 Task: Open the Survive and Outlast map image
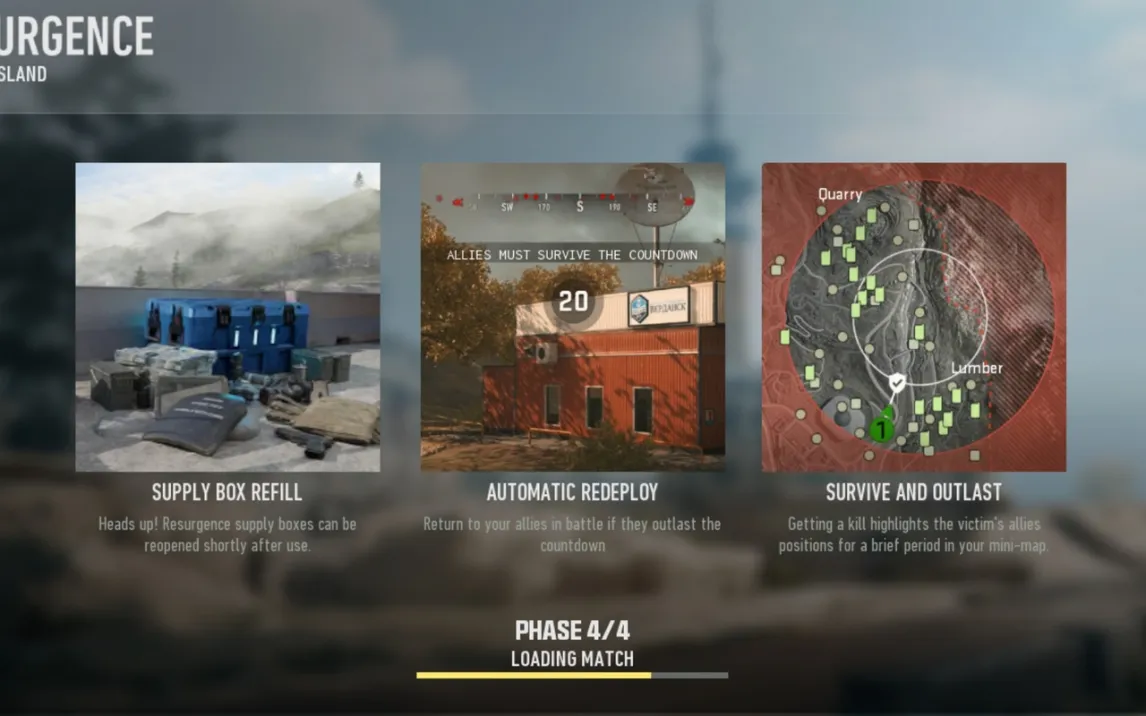click(x=913, y=317)
